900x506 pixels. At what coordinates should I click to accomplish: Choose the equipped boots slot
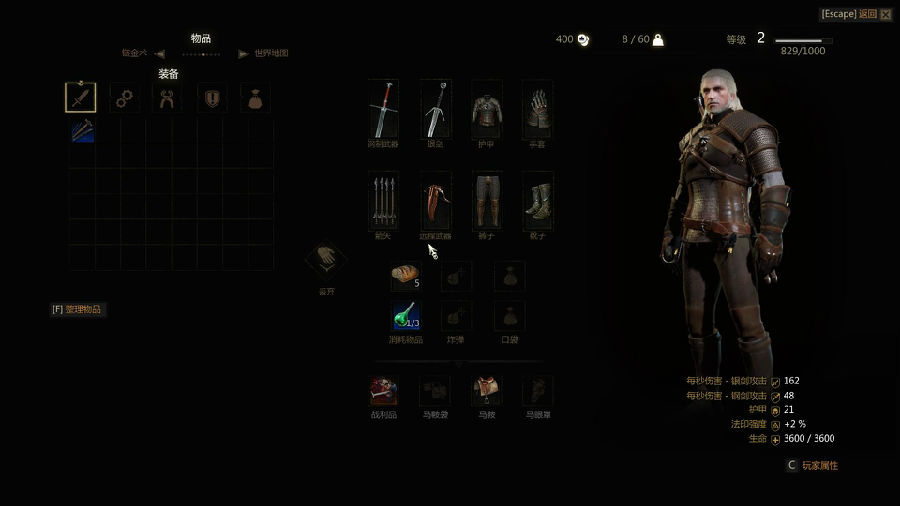click(537, 201)
